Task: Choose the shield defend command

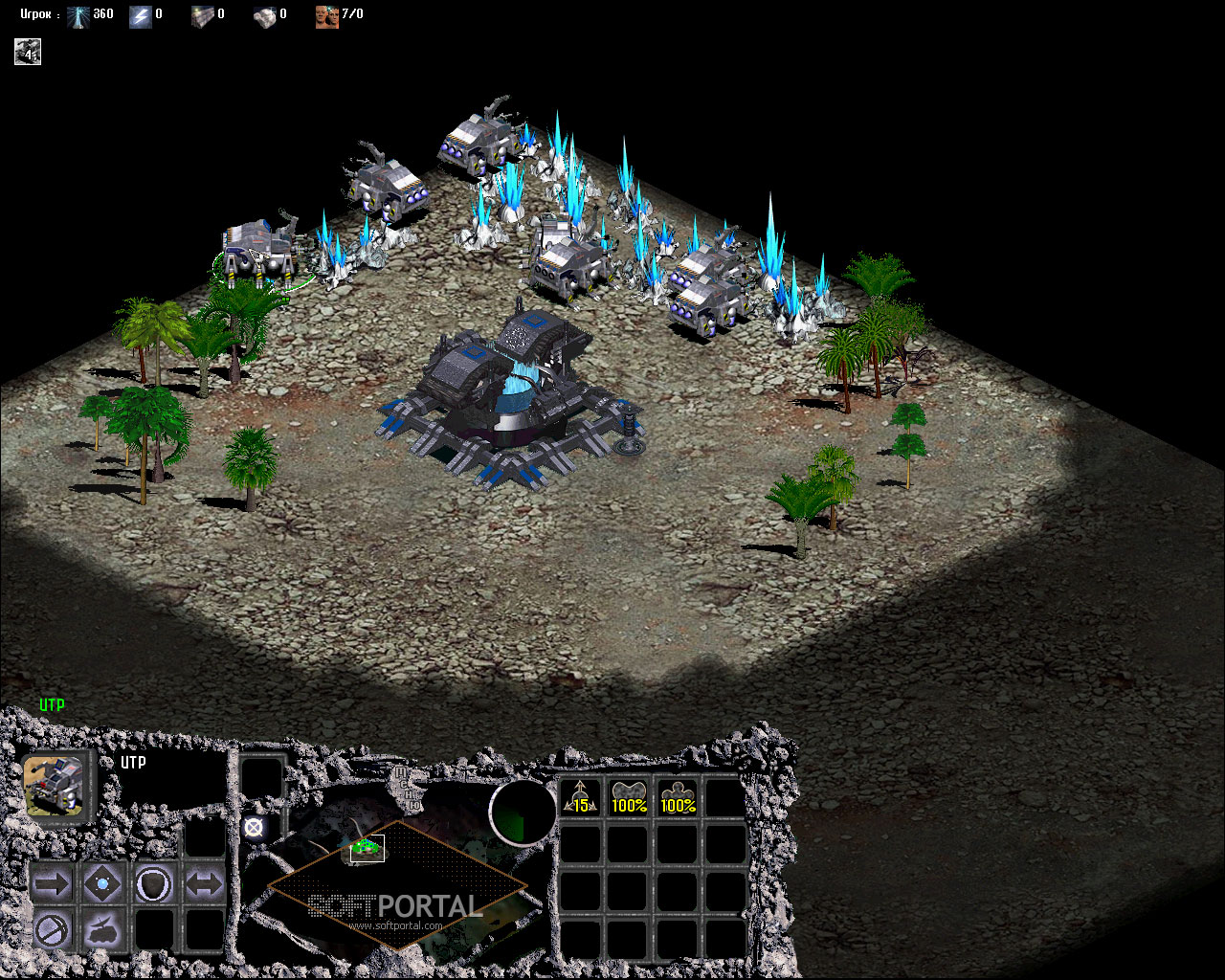Action: (x=153, y=883)
